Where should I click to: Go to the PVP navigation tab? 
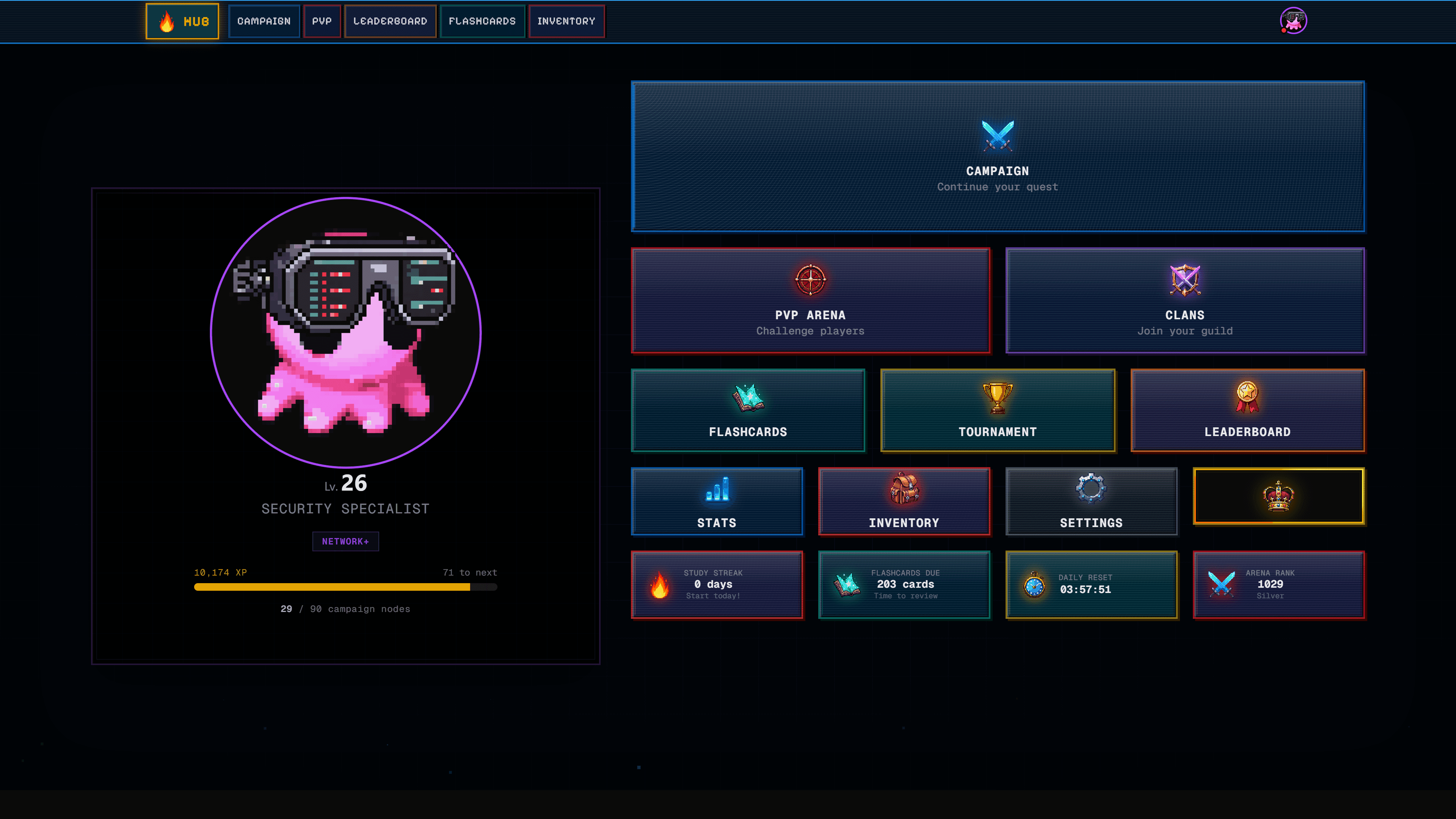point(322,22)
